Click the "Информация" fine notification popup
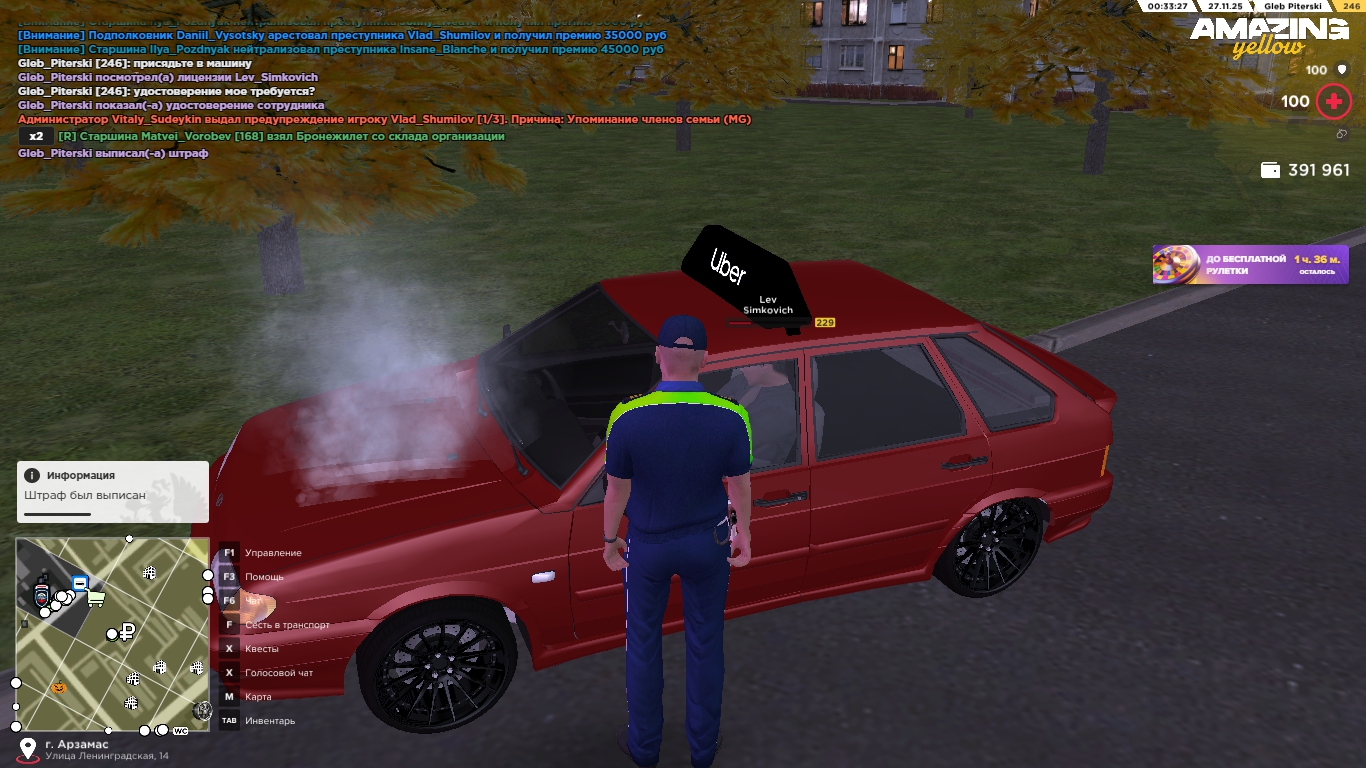This screenshot has width=1366, height=768. [x=112, y=491]
